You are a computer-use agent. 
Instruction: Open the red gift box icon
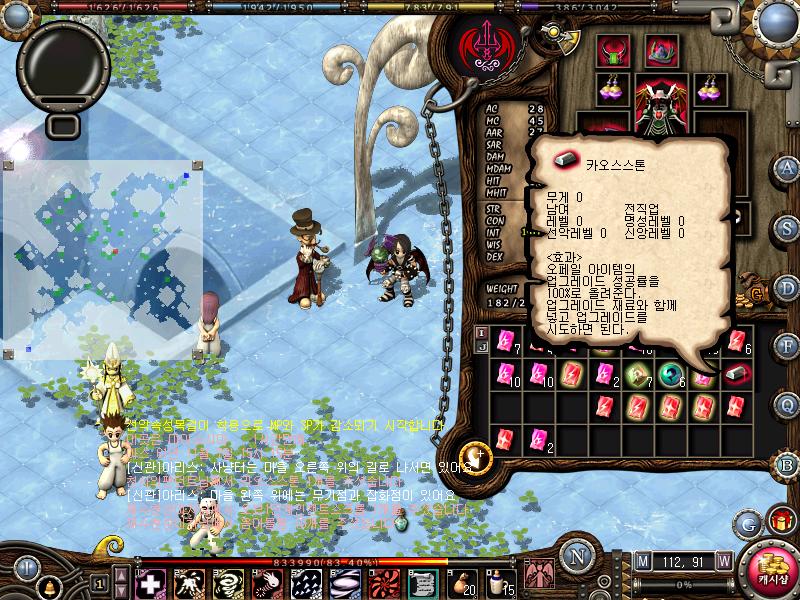coord(780,521)
